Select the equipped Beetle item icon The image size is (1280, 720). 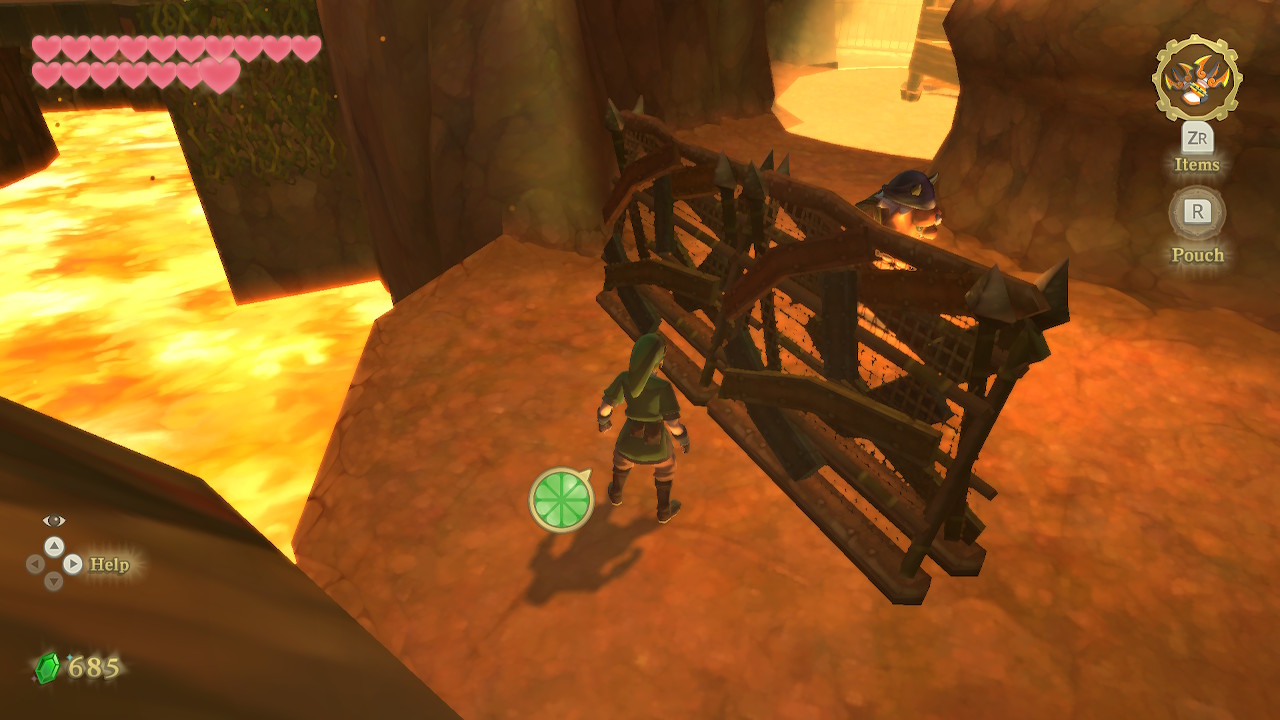pos(1197,79)
